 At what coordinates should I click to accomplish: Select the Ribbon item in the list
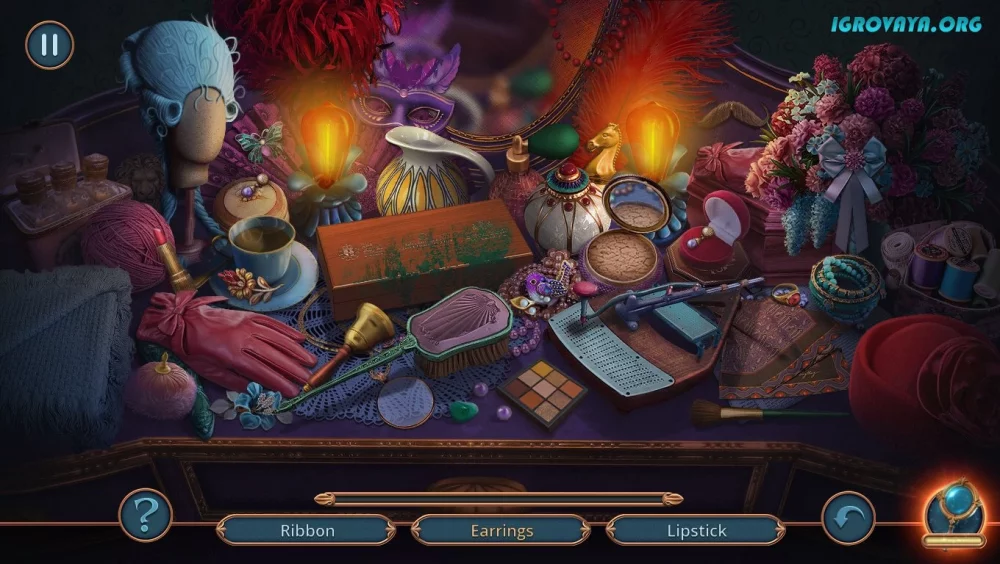coord(307,531)
